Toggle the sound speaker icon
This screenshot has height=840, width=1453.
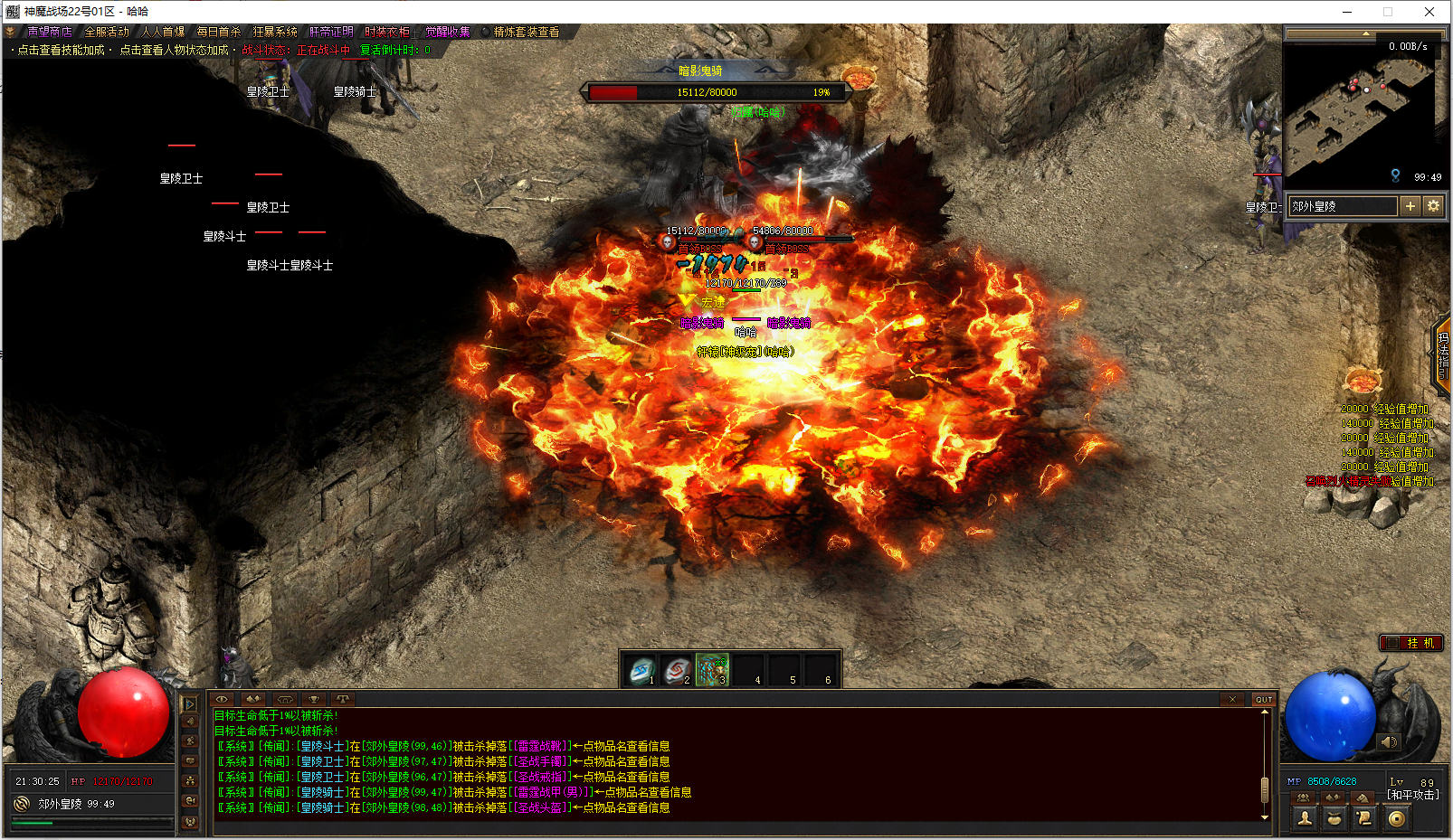(x=1389, y=742)
